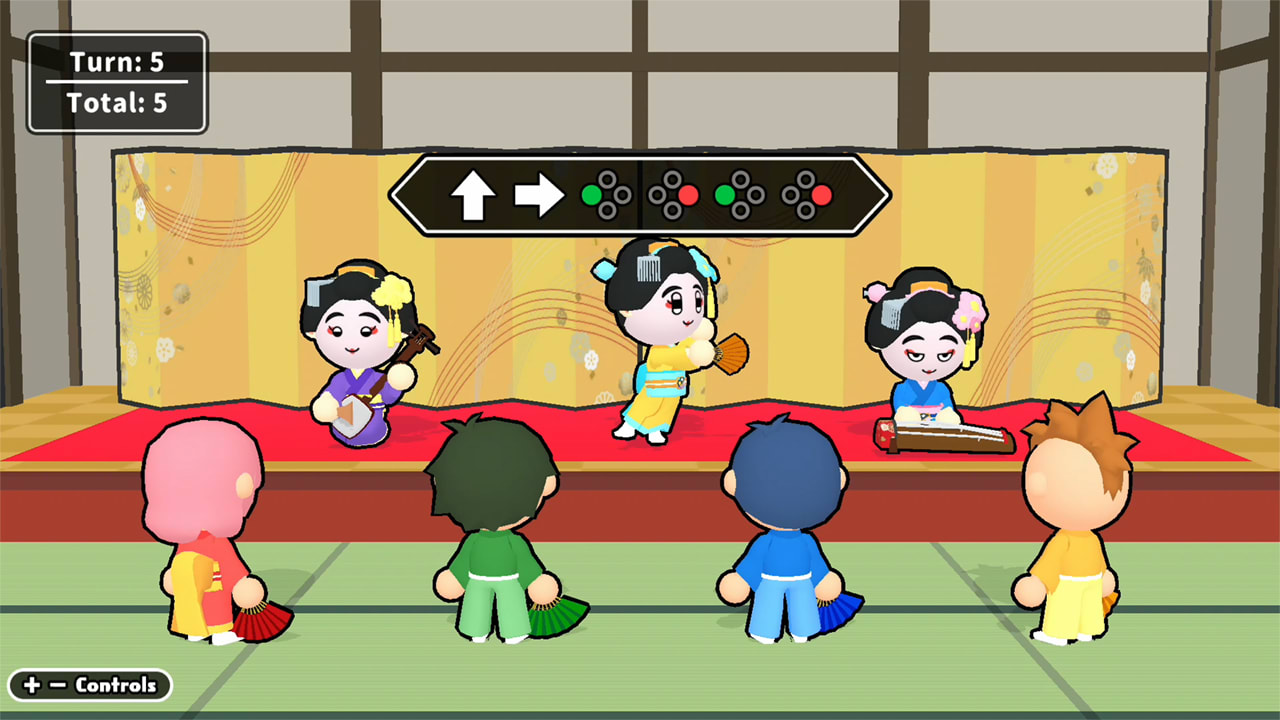Toggle the green face button in third cluster

point(727,194)
